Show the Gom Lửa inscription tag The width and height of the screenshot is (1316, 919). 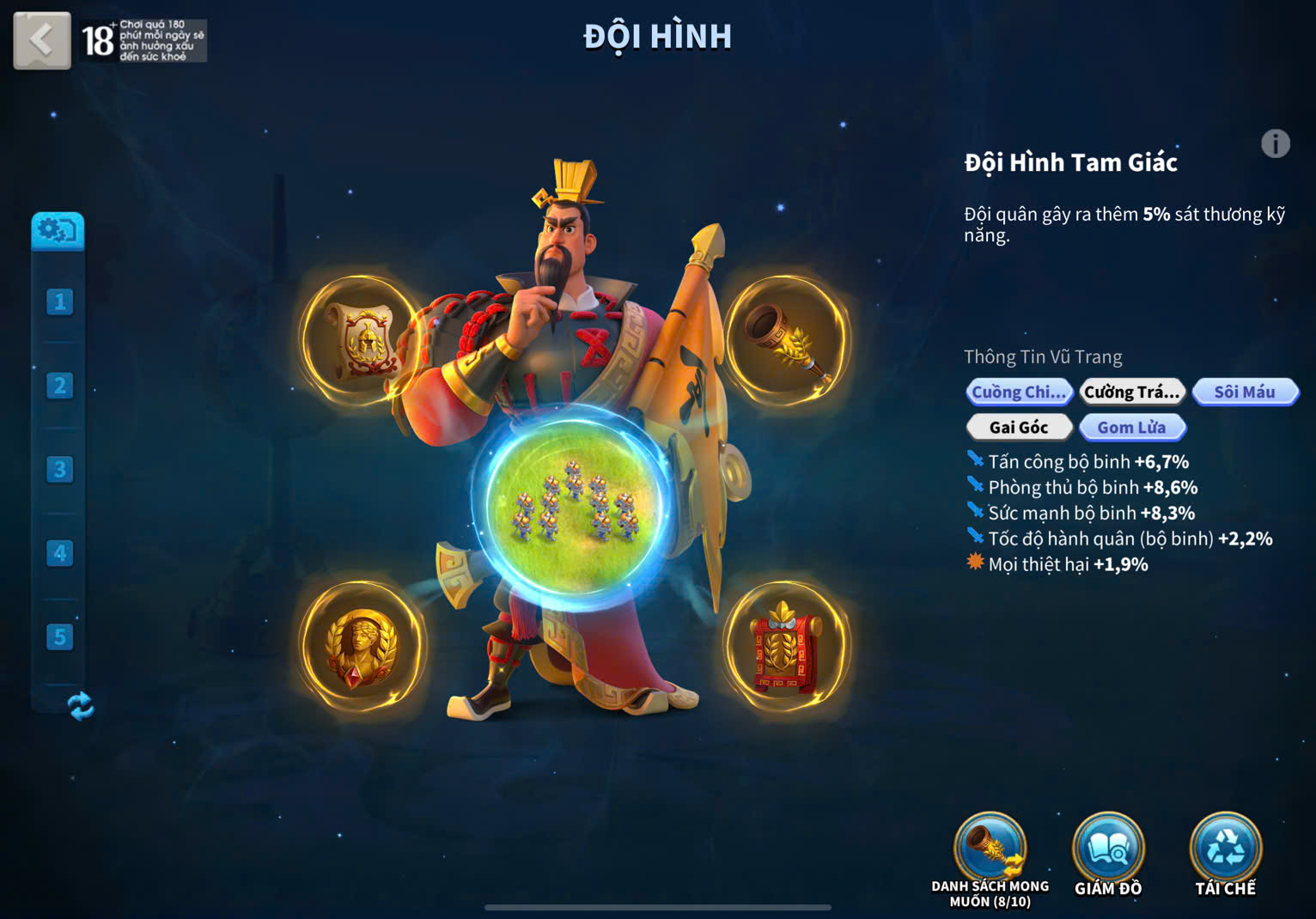coord(1131,427)
